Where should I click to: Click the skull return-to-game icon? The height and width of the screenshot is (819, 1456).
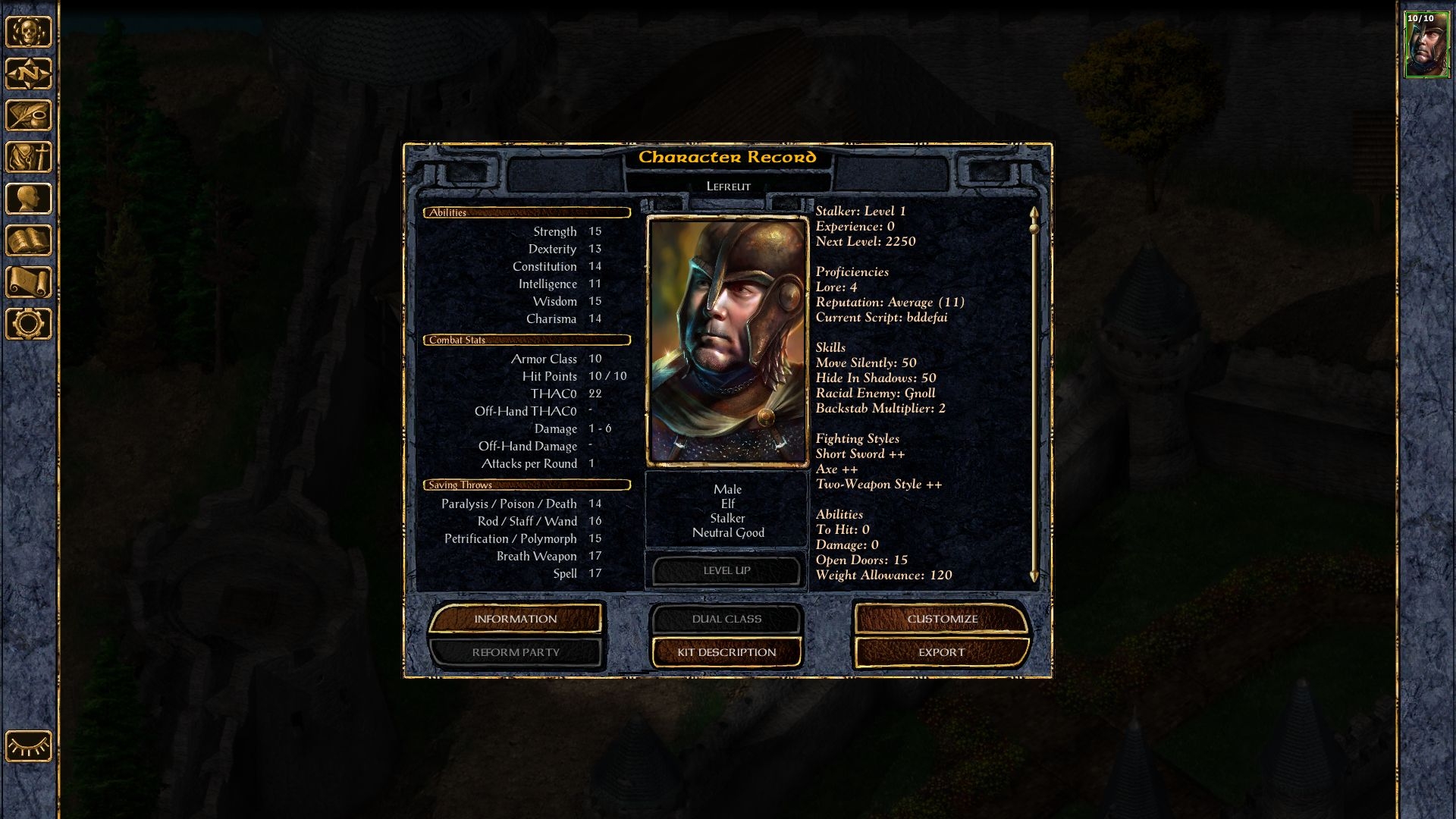point(29,32)
